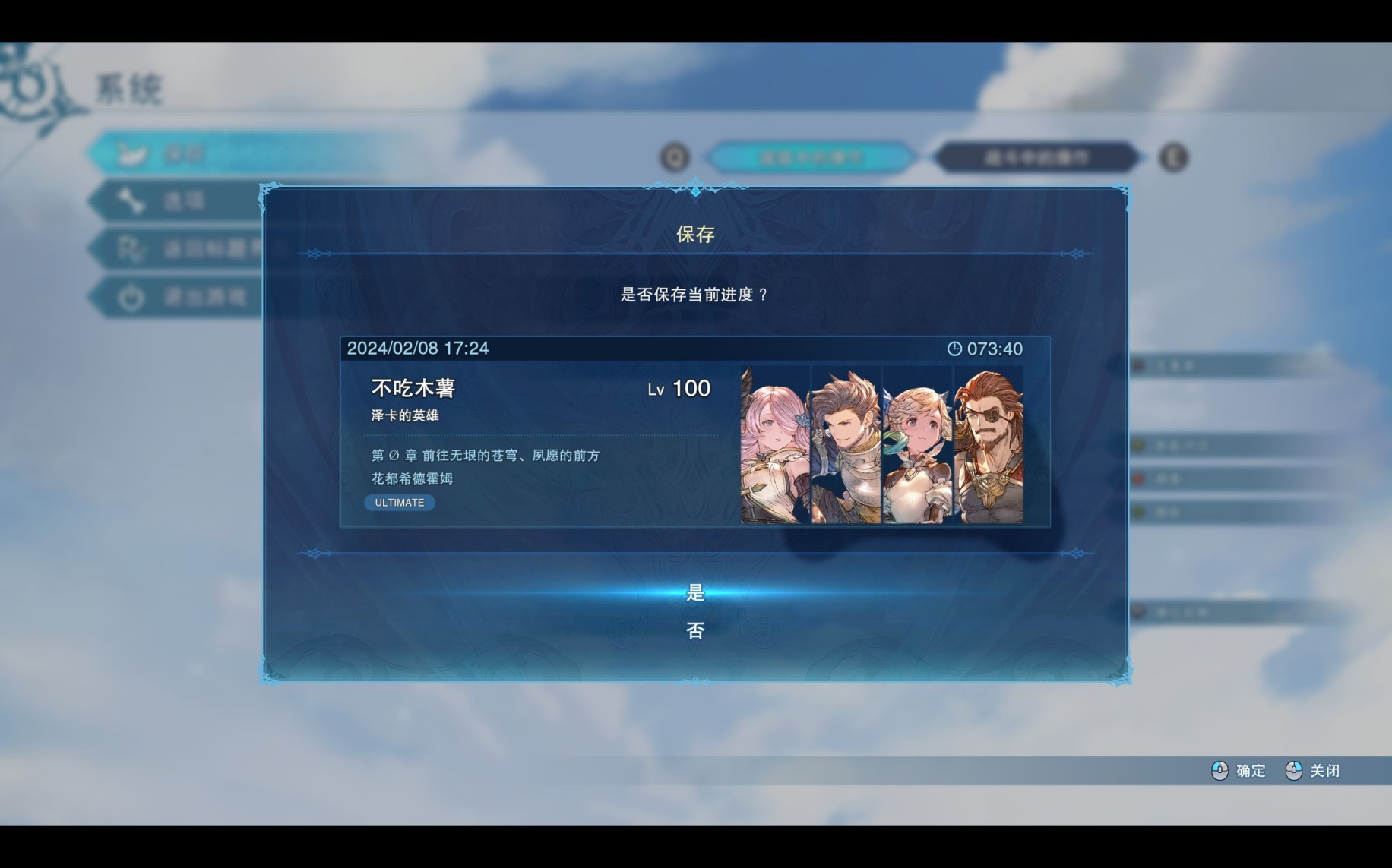The image size is (1392, 868).
Task: Select the 否 option to decline saving
Action: 696,631
